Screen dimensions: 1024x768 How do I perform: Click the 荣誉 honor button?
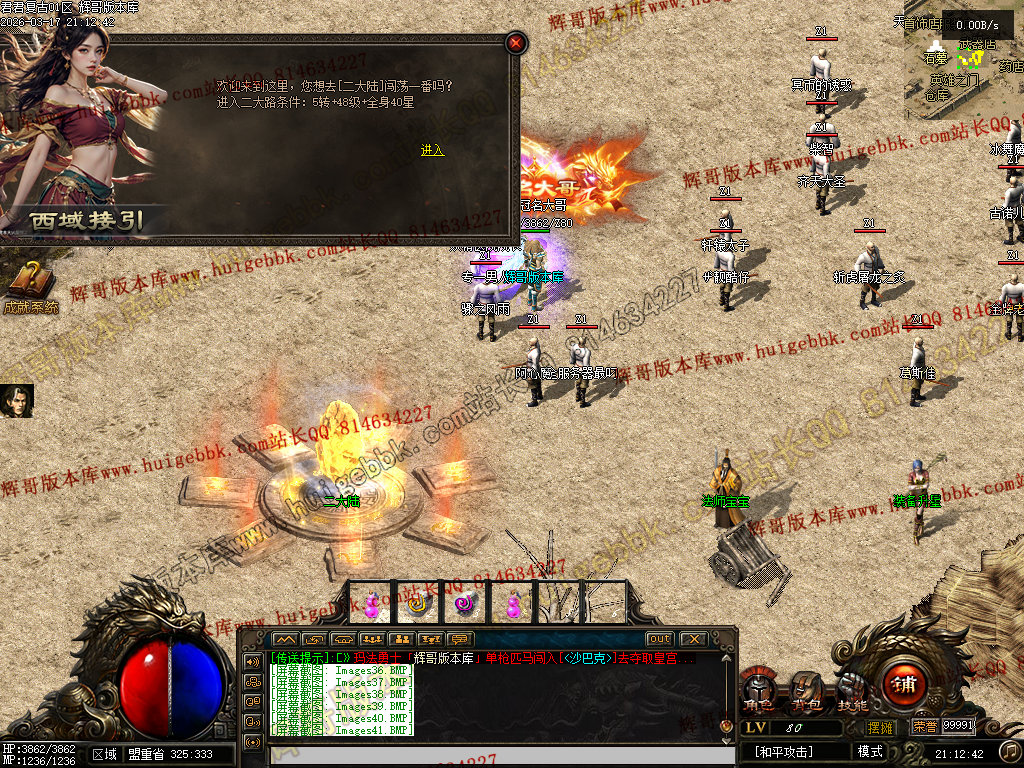tap(925, 727)
